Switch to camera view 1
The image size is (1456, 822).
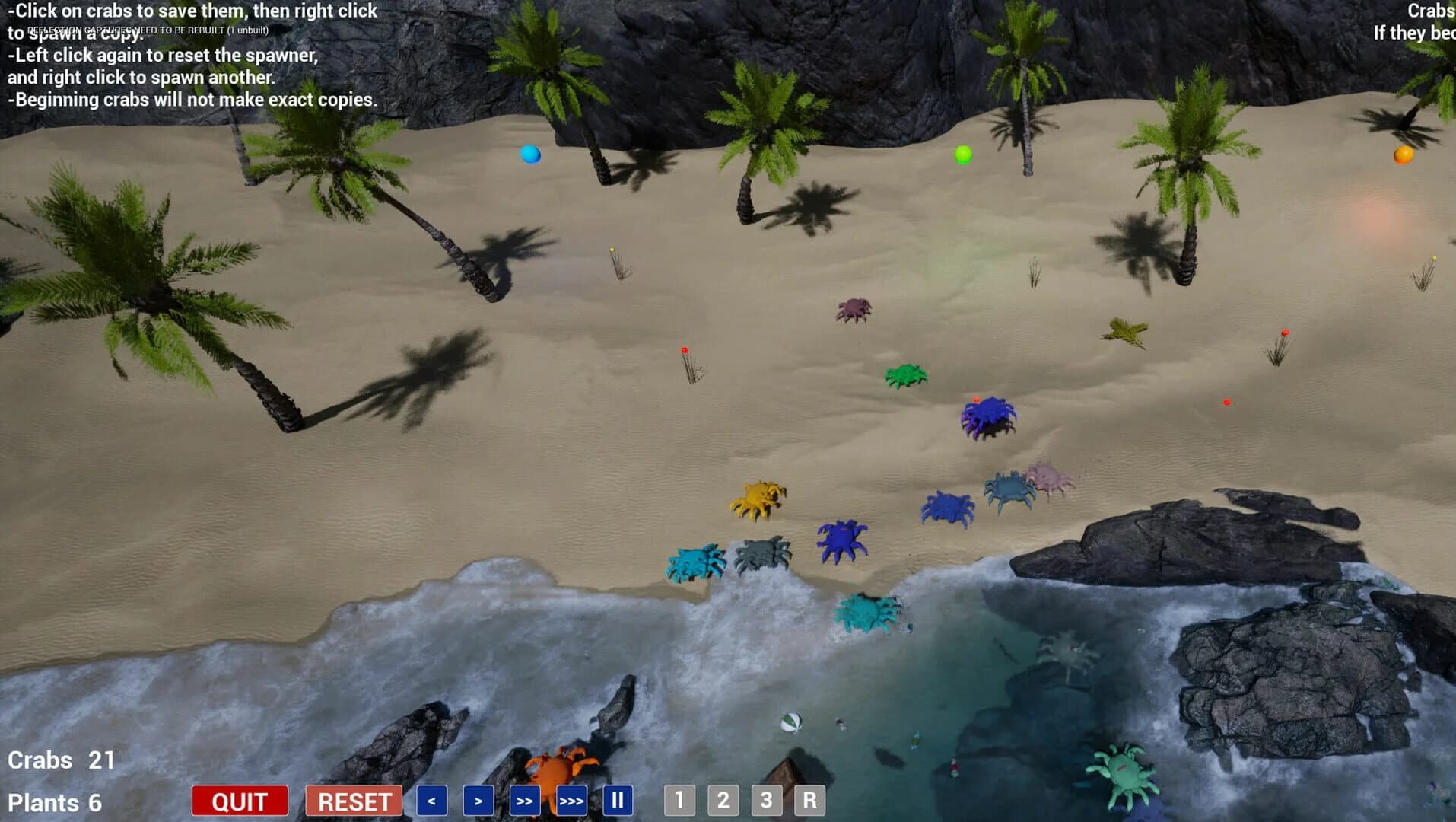point(678,800)
